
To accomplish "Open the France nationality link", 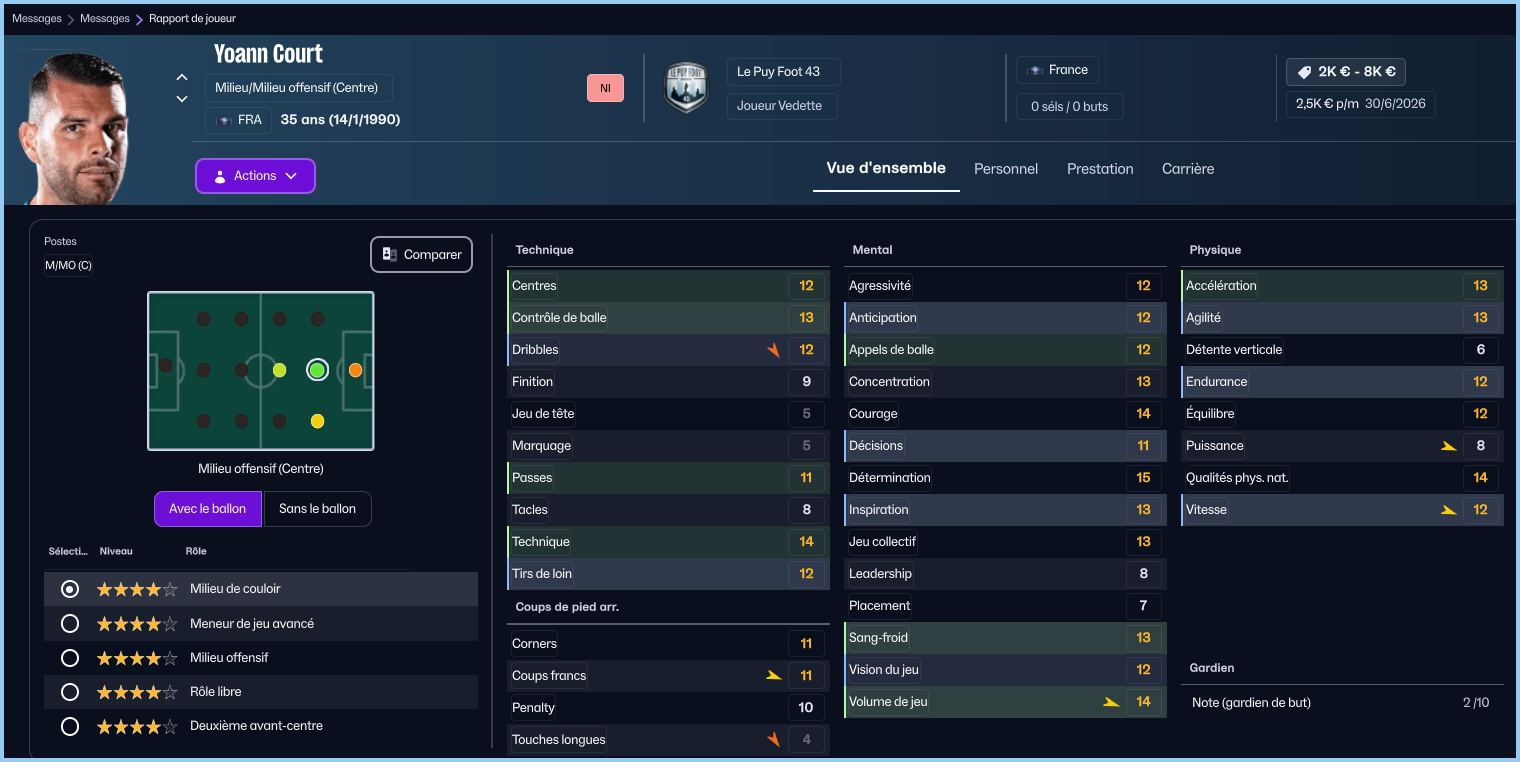I will [x=1058, y=70].
